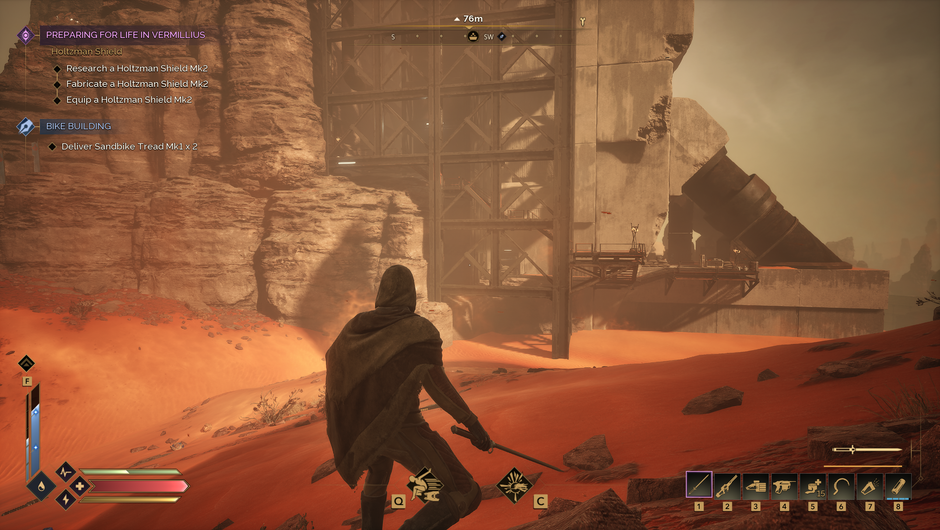This screenshot has width=940, height=530.
Task: Choose the cutter tool in slot 3
Action: [x=756, y=485]
